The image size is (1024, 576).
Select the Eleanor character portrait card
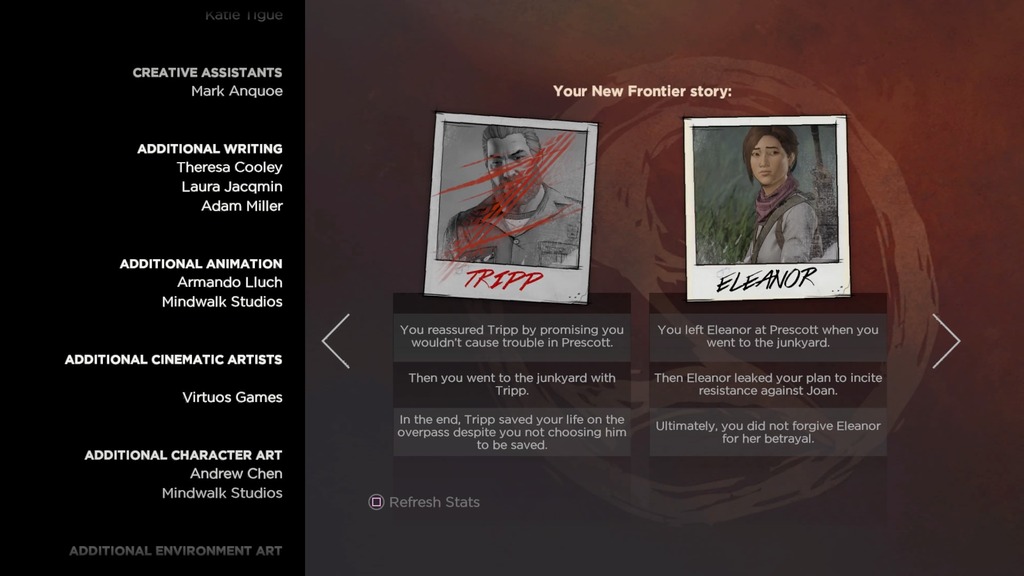point(767,205)
